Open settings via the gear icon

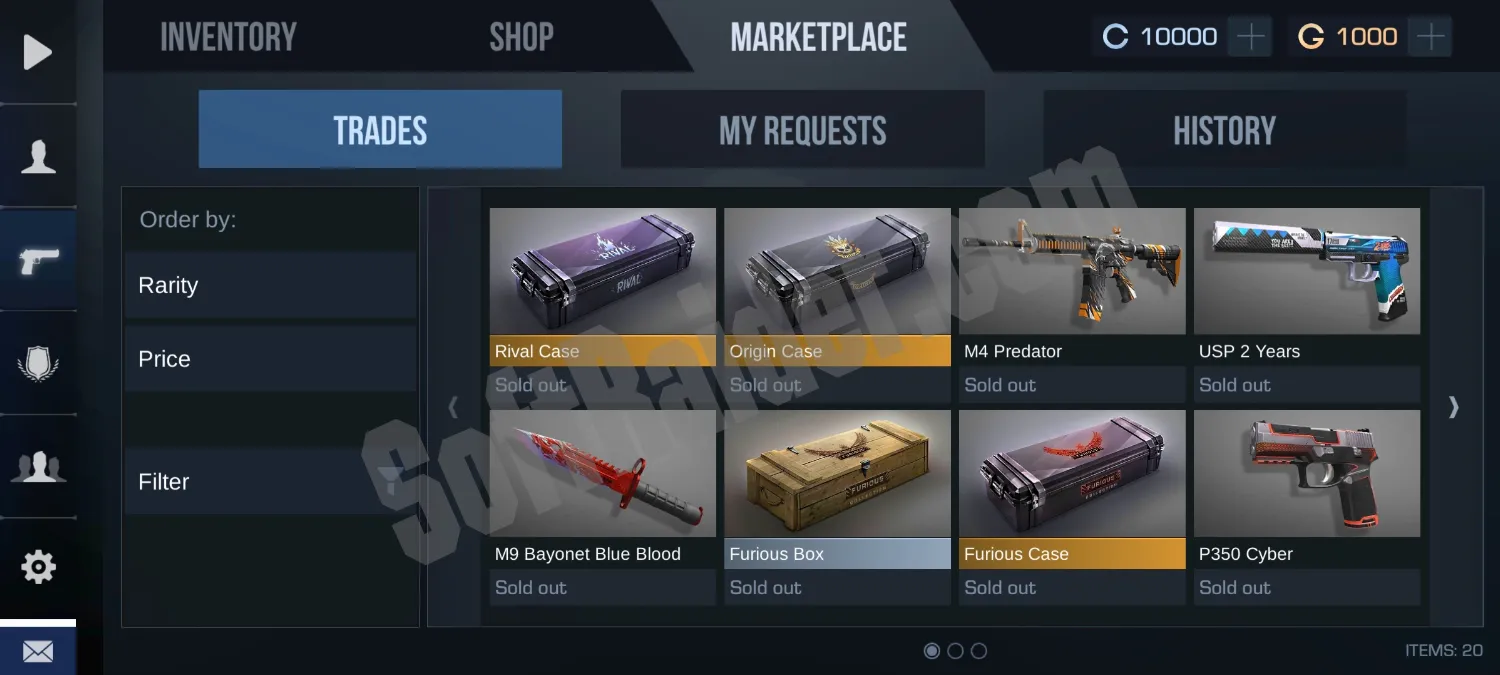point(38,567)
